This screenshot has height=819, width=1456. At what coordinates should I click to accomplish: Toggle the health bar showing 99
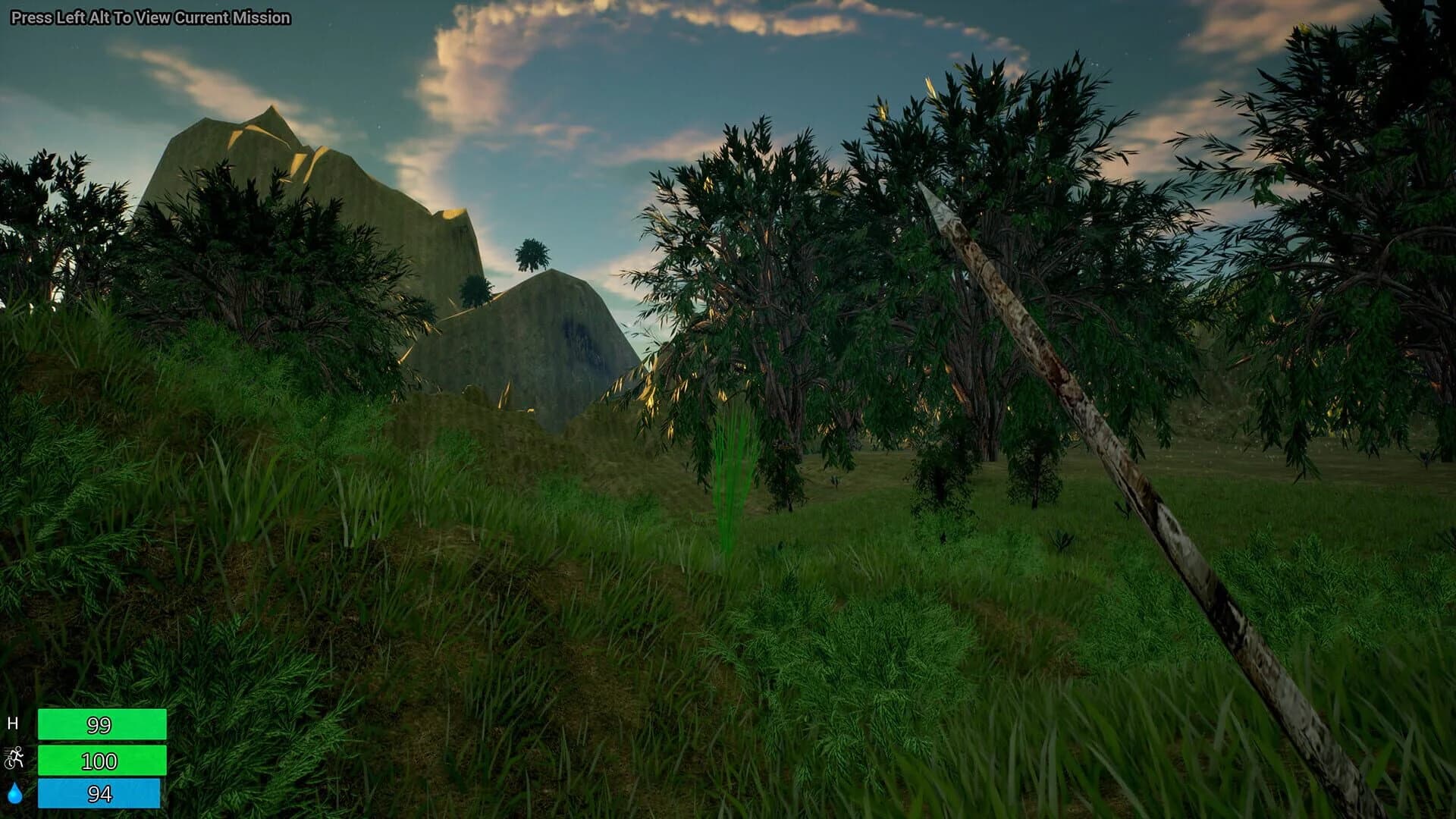click(104, 724)
